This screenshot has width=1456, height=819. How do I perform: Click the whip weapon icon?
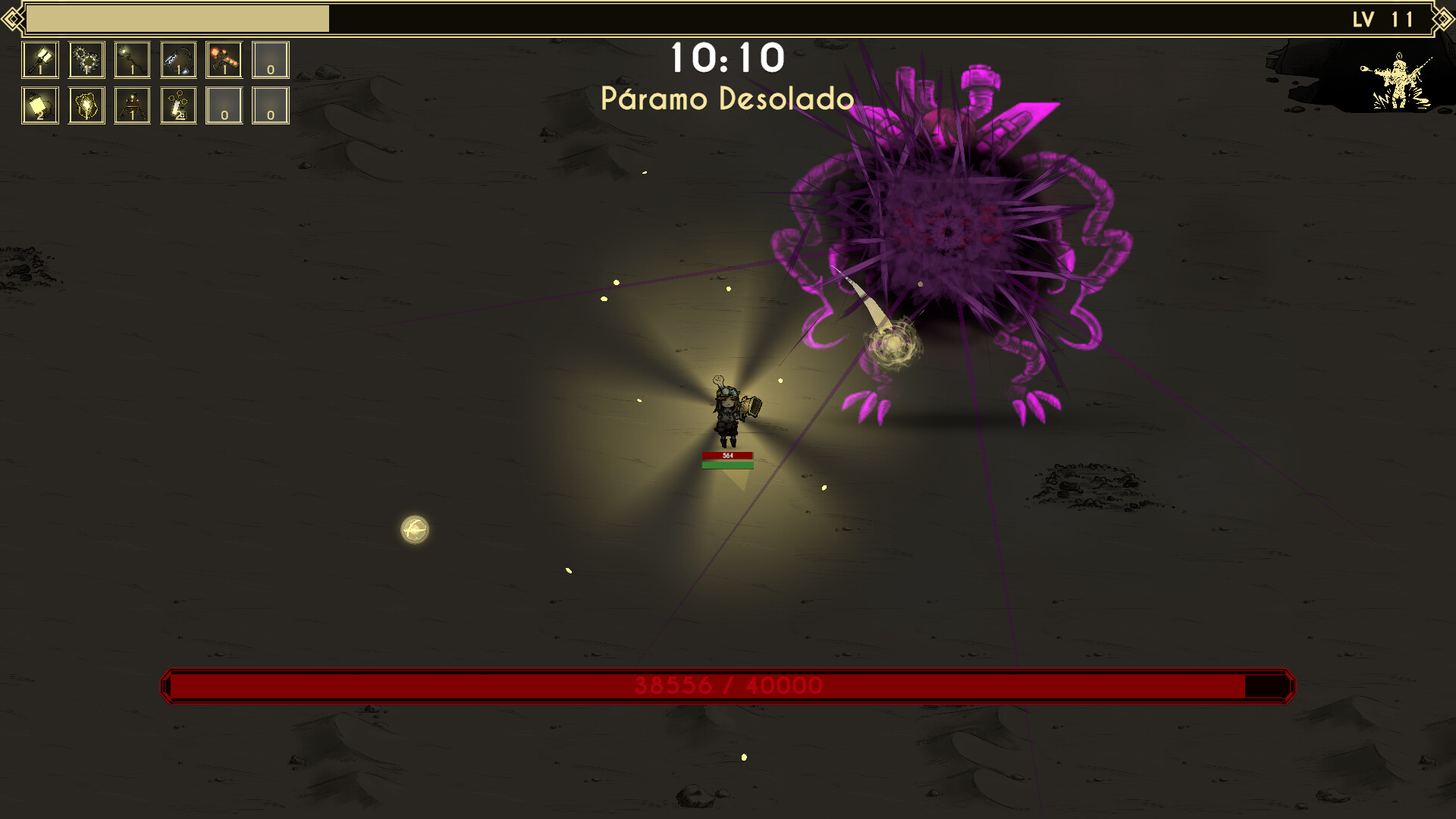click(x=177, y=59)
